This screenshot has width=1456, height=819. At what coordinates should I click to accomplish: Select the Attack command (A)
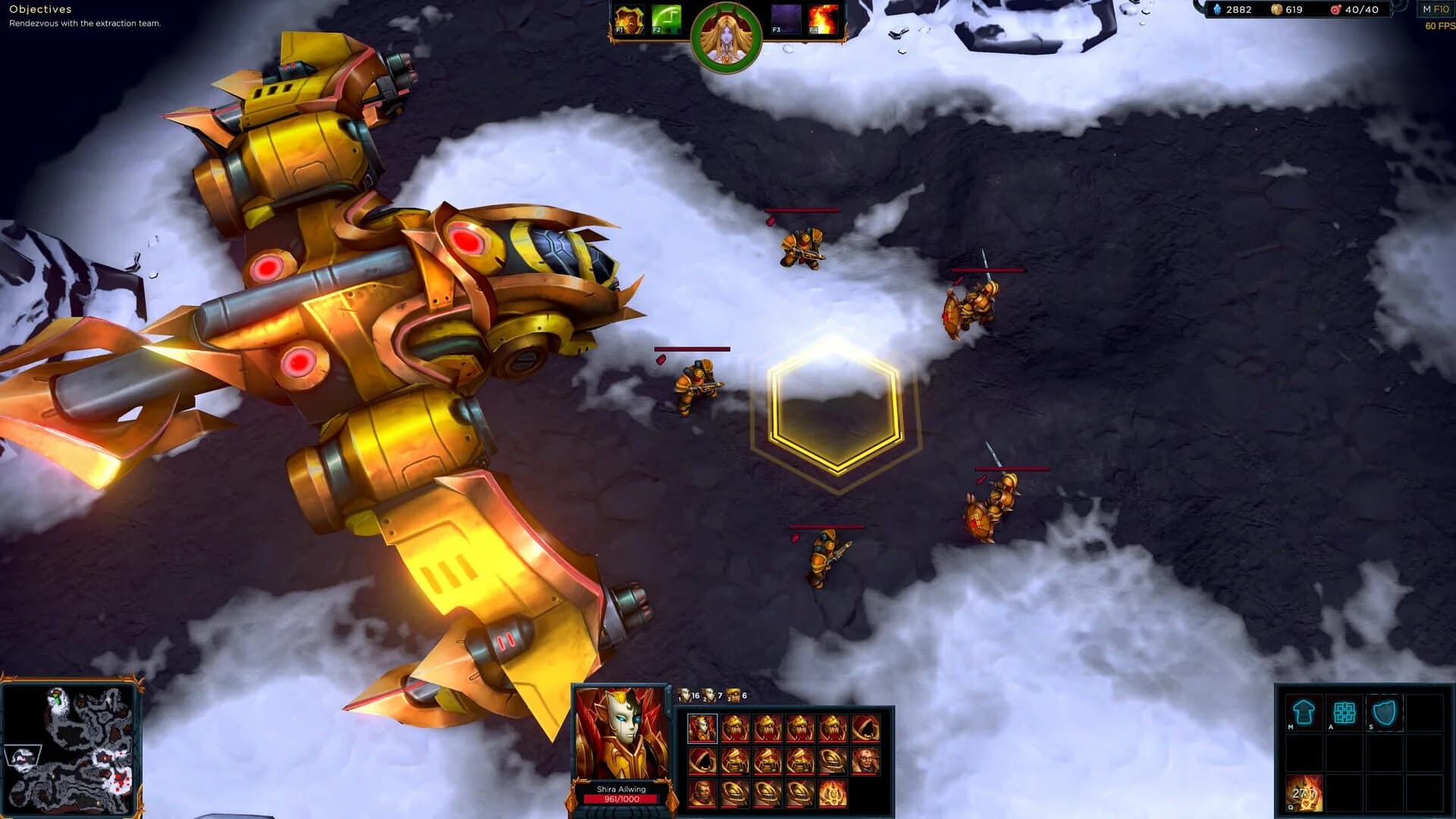(1344, 711)
